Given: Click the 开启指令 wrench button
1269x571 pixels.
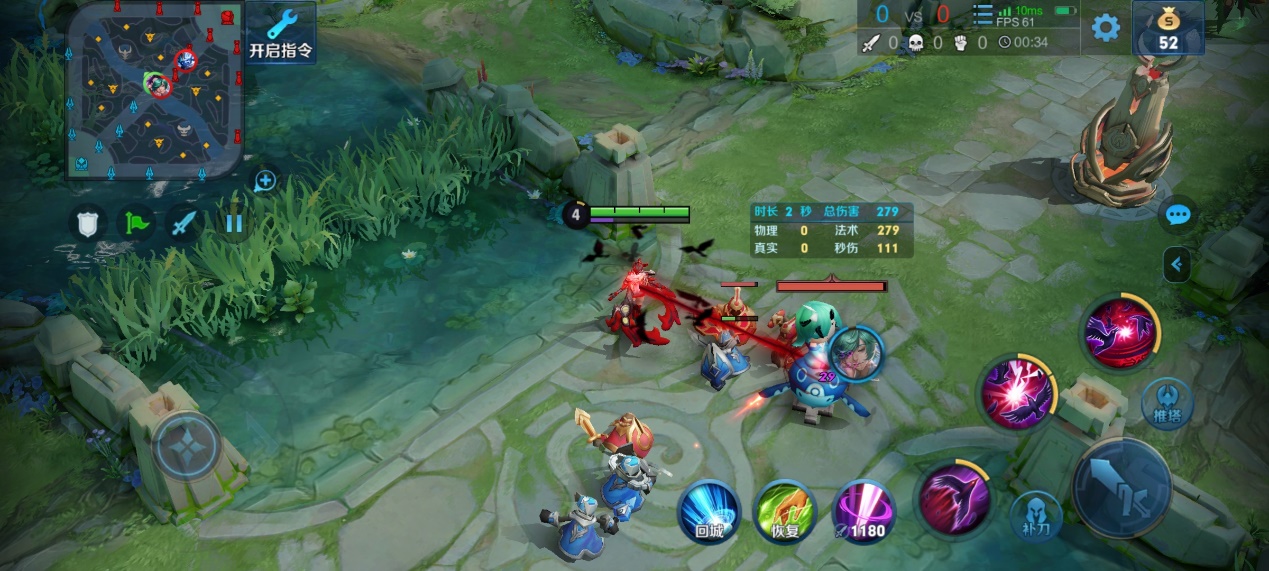Looking at the screenshot, I should (281, 32).
